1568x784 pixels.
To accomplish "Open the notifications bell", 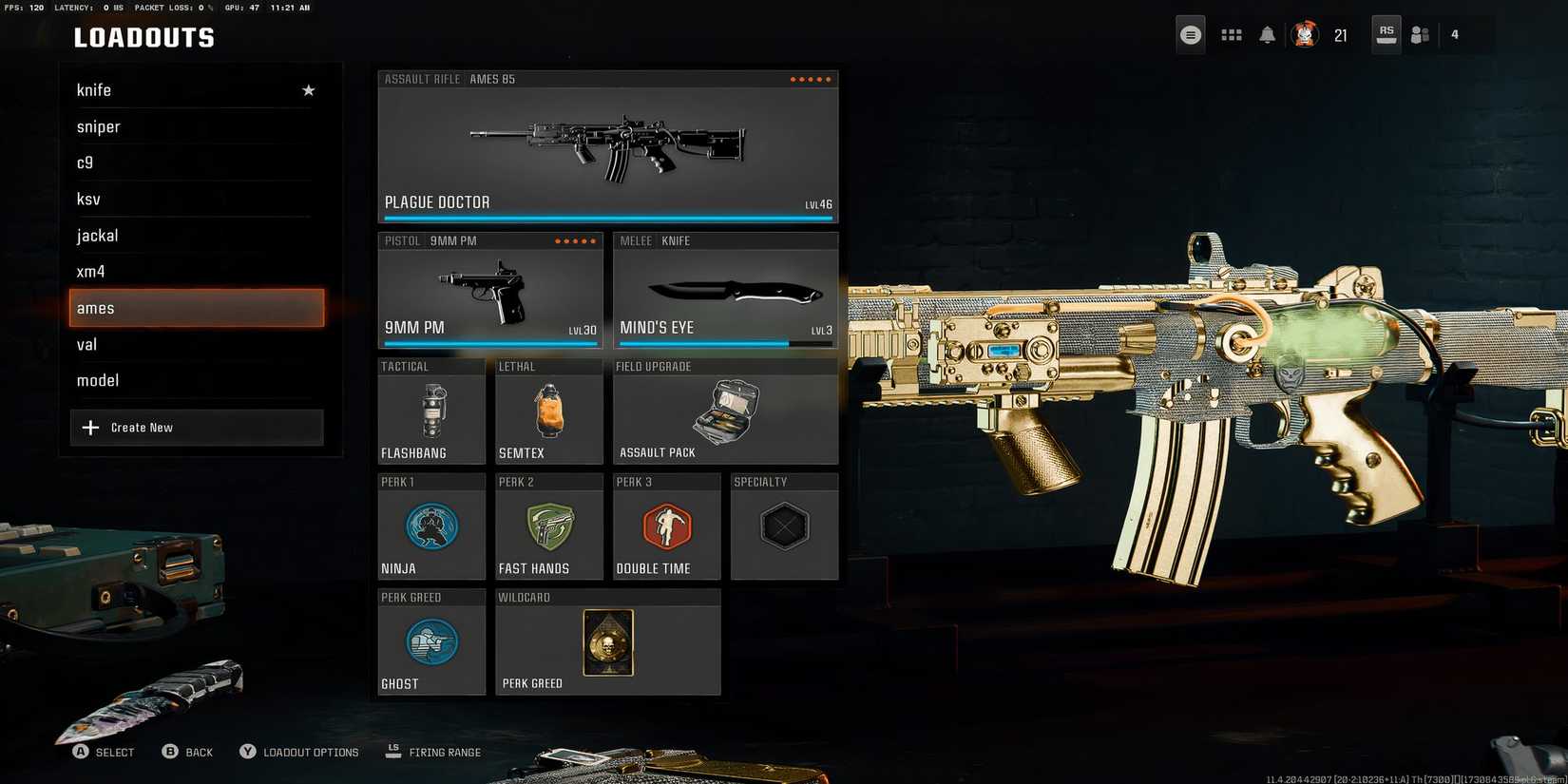I will (1267, 35).
